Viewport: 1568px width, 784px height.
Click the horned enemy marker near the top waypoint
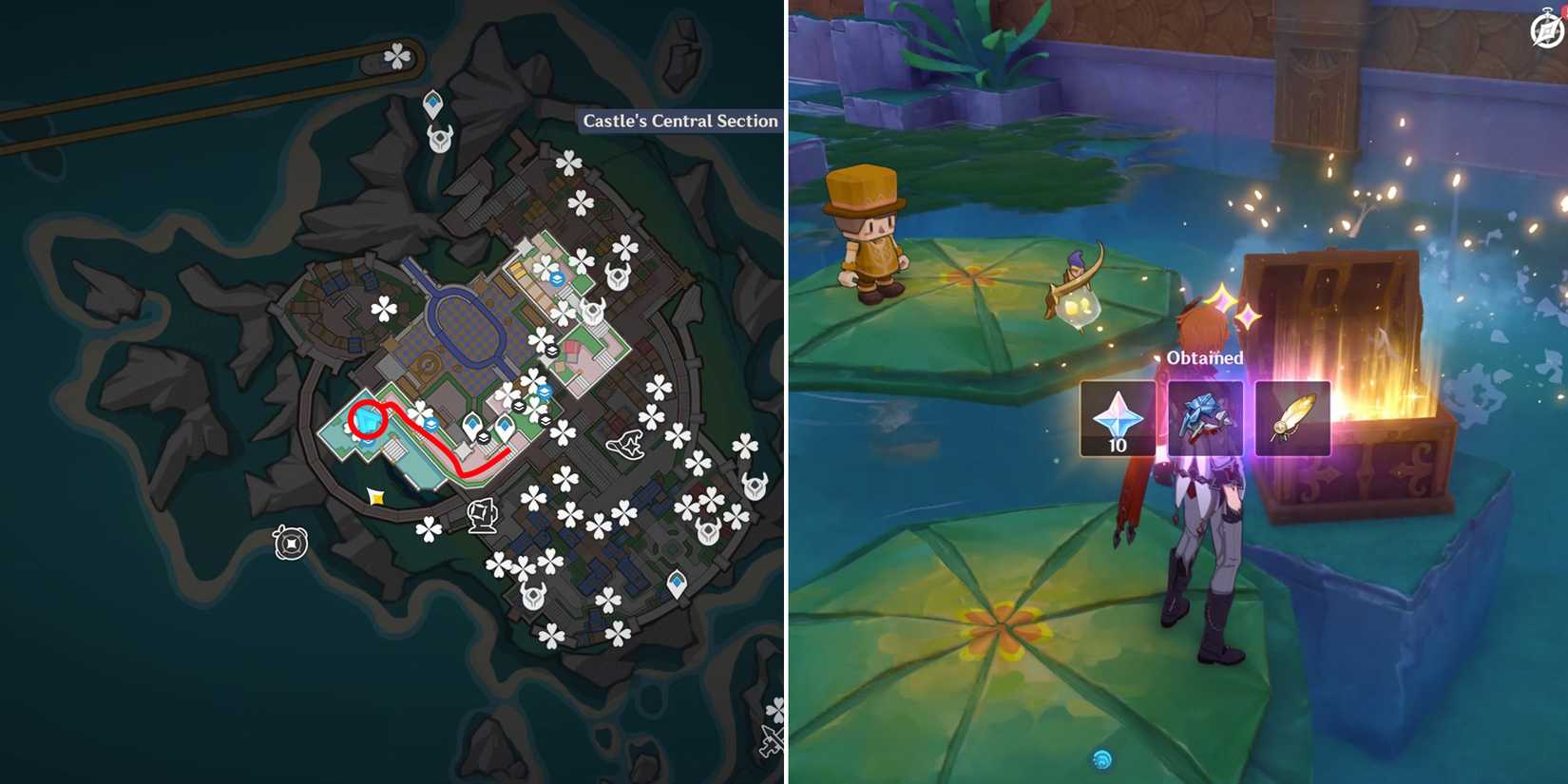(439, 139)
